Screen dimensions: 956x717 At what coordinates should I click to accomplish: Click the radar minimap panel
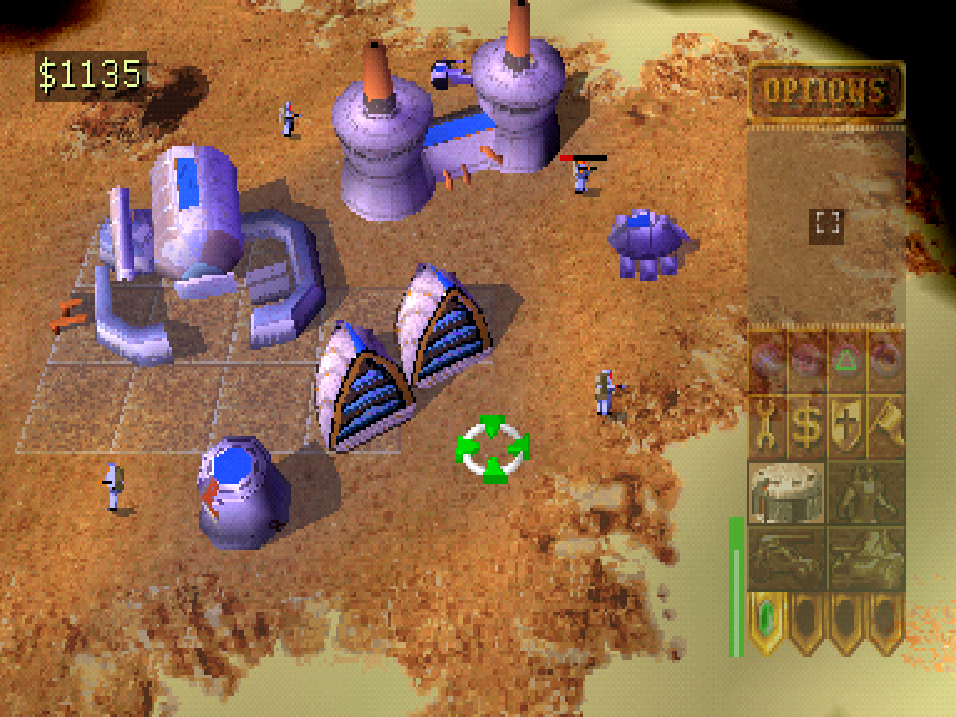click(826, 224)
